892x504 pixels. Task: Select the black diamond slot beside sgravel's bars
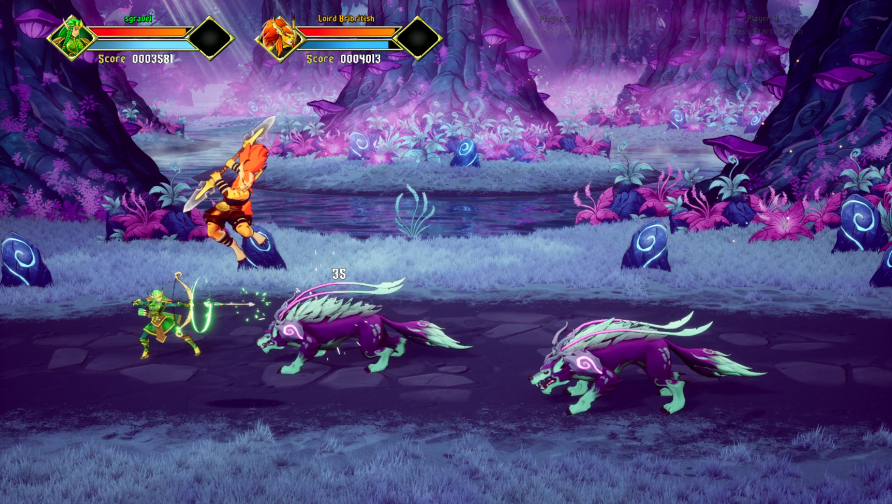pyautogui.click(x=210, y=38)
